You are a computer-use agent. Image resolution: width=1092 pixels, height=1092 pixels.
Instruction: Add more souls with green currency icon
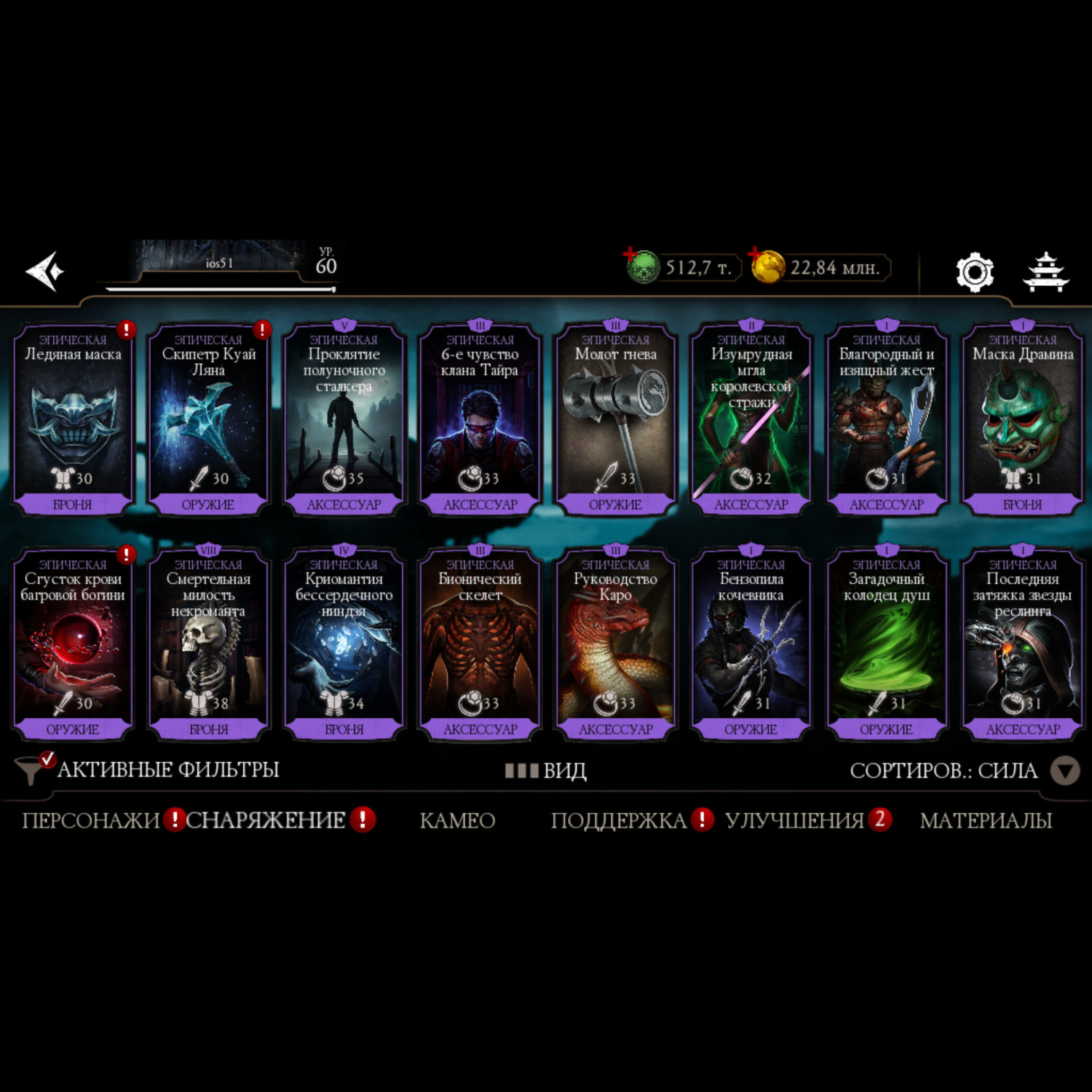(x=642, y=267)
